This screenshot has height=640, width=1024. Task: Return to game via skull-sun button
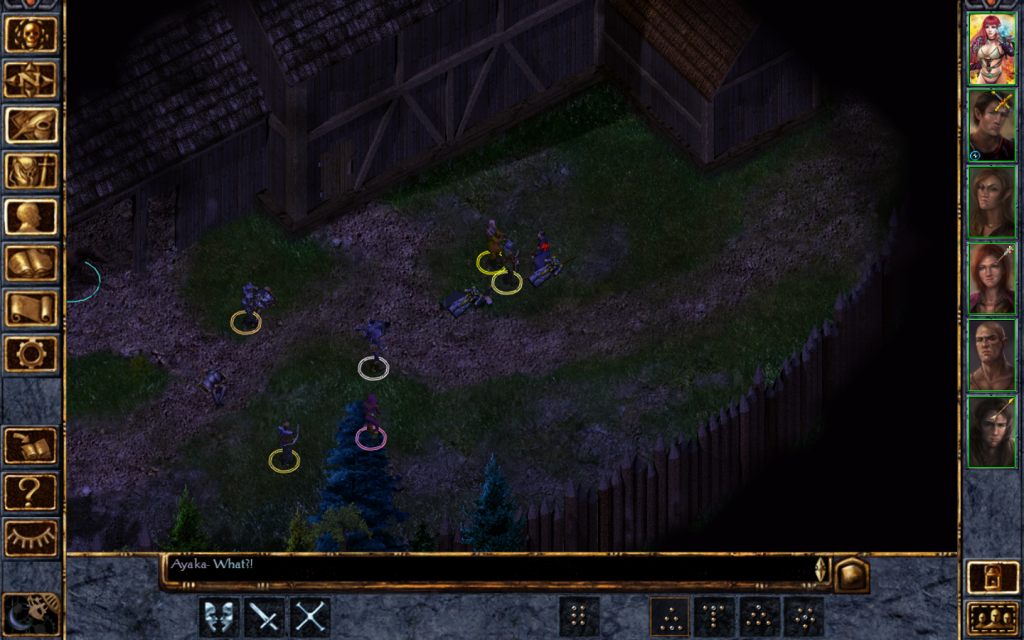coord(31,34)
